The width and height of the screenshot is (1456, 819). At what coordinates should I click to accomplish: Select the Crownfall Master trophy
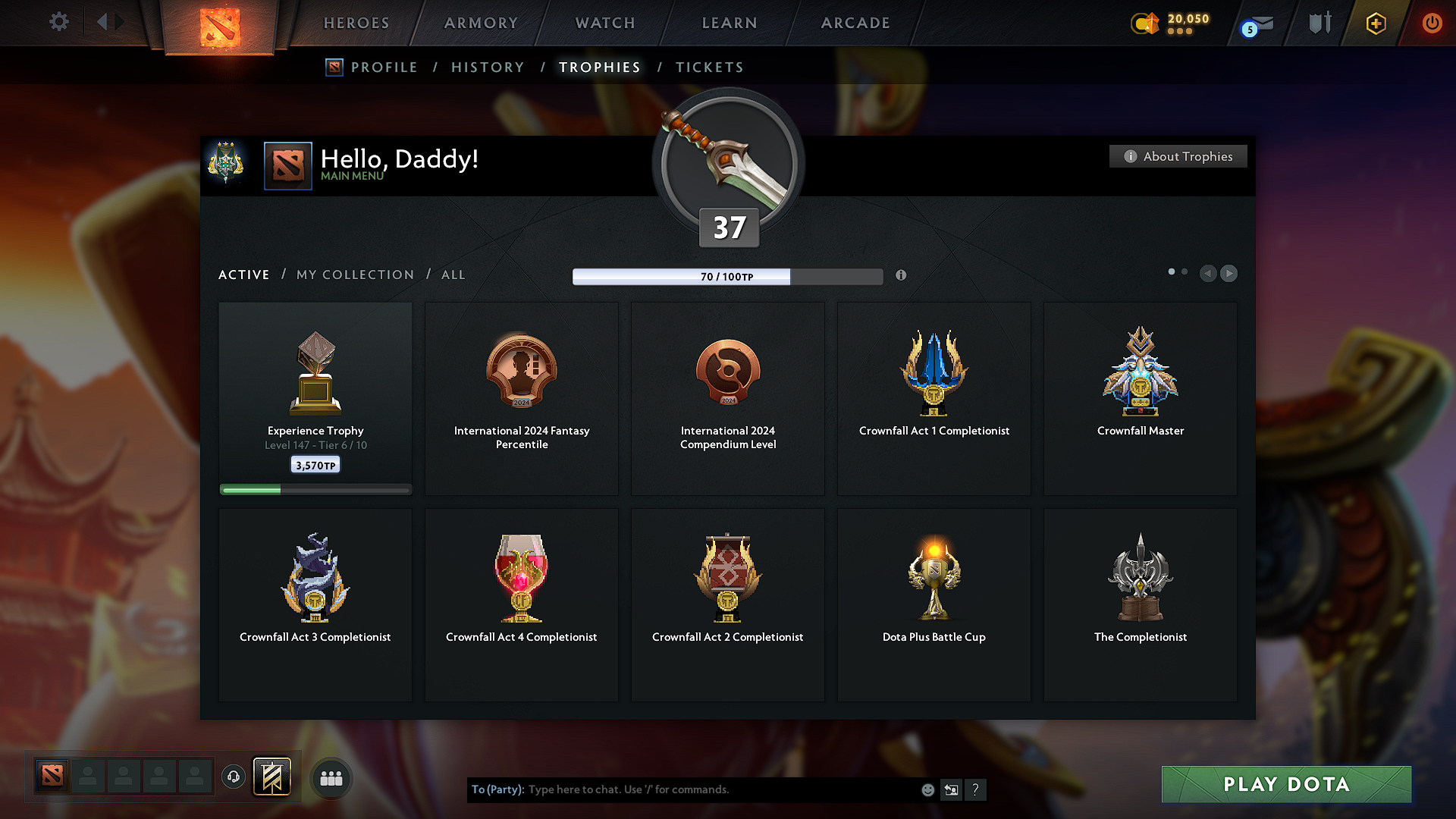click(x=1140, y=398)
